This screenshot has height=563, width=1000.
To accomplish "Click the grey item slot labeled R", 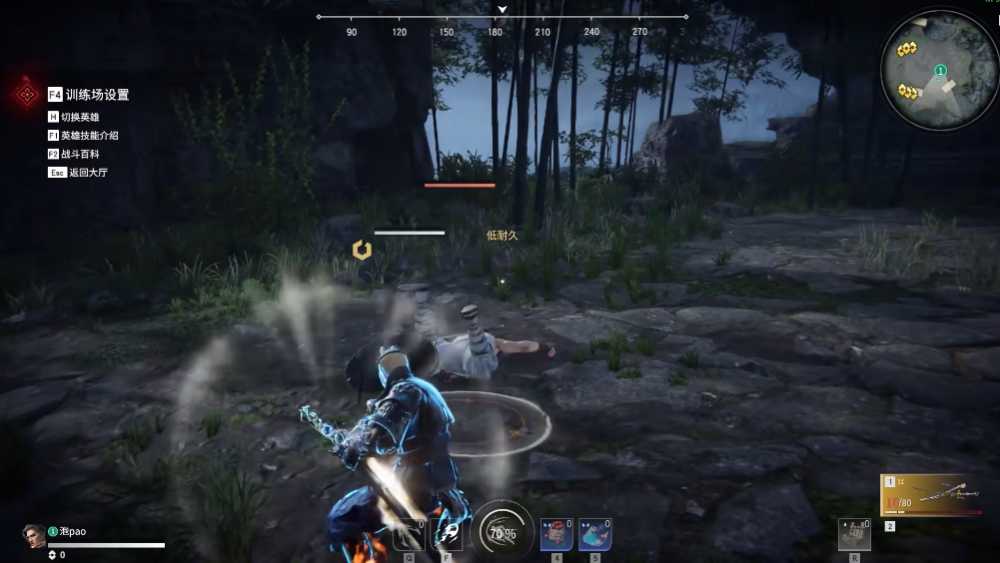I will (854, 535).
